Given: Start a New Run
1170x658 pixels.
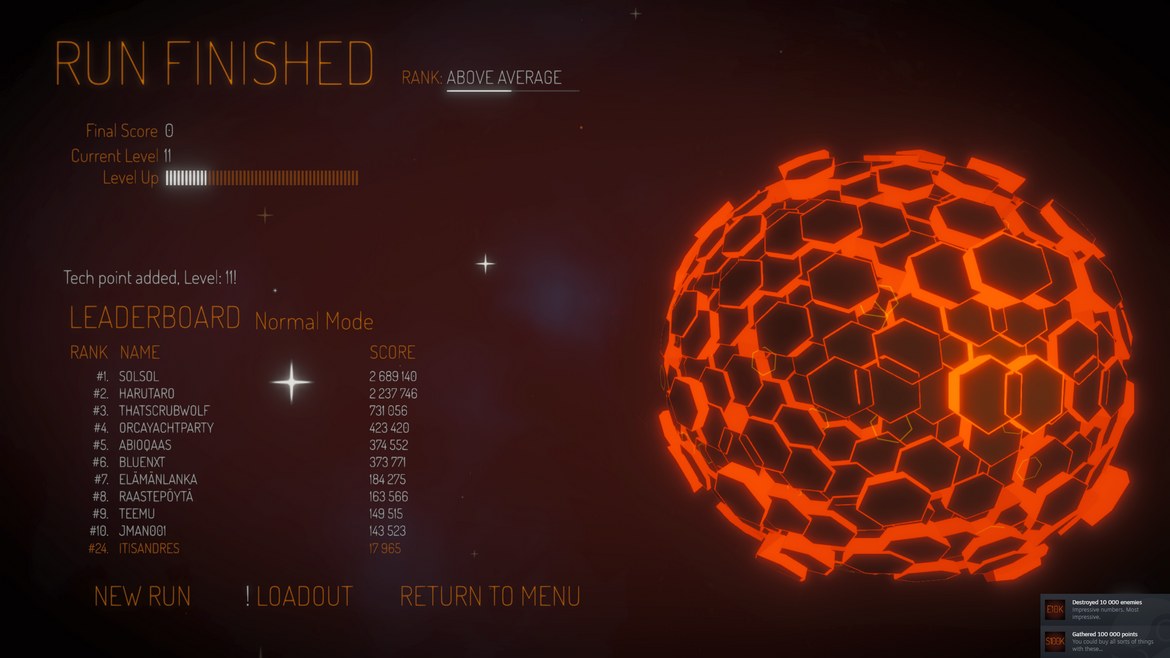Looking at the screenshot, I should click(142, 597).
